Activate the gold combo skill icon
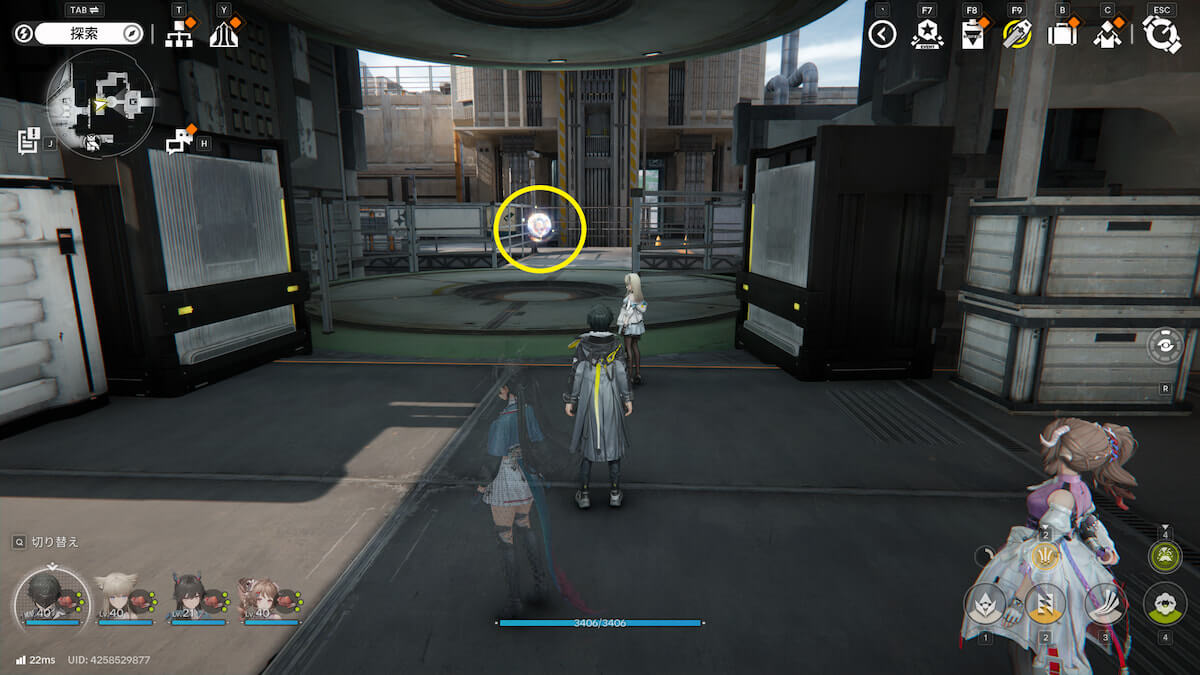The width and height of the screenshot is (1200, 675). tap(1045, 556)
